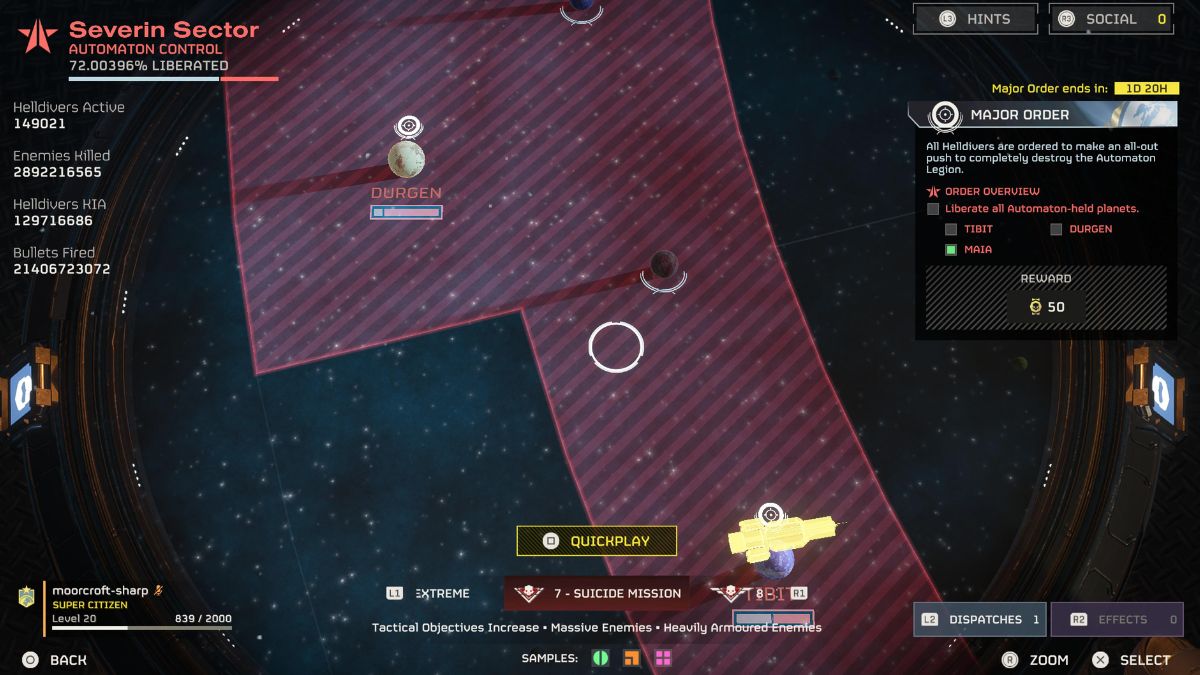Open the Dispatches panel

tap(979, 619)
